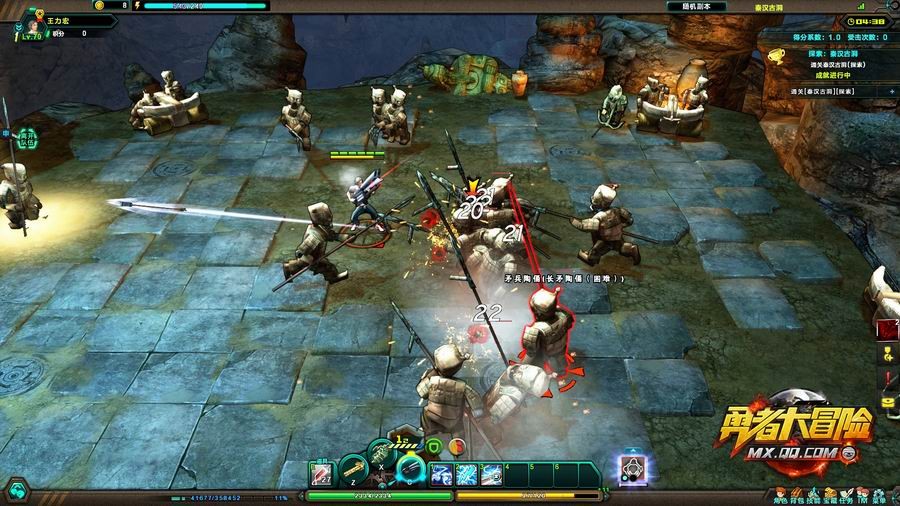Open the glowing pet summon slot
Screen dimensions: 900x506
(x=632, y=468)
